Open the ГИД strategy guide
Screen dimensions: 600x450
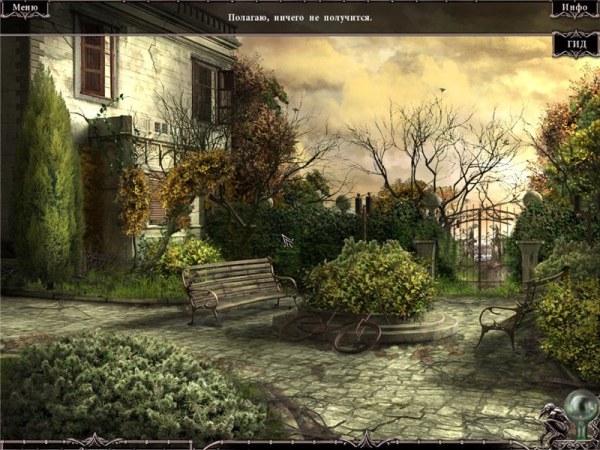[575, 46]
